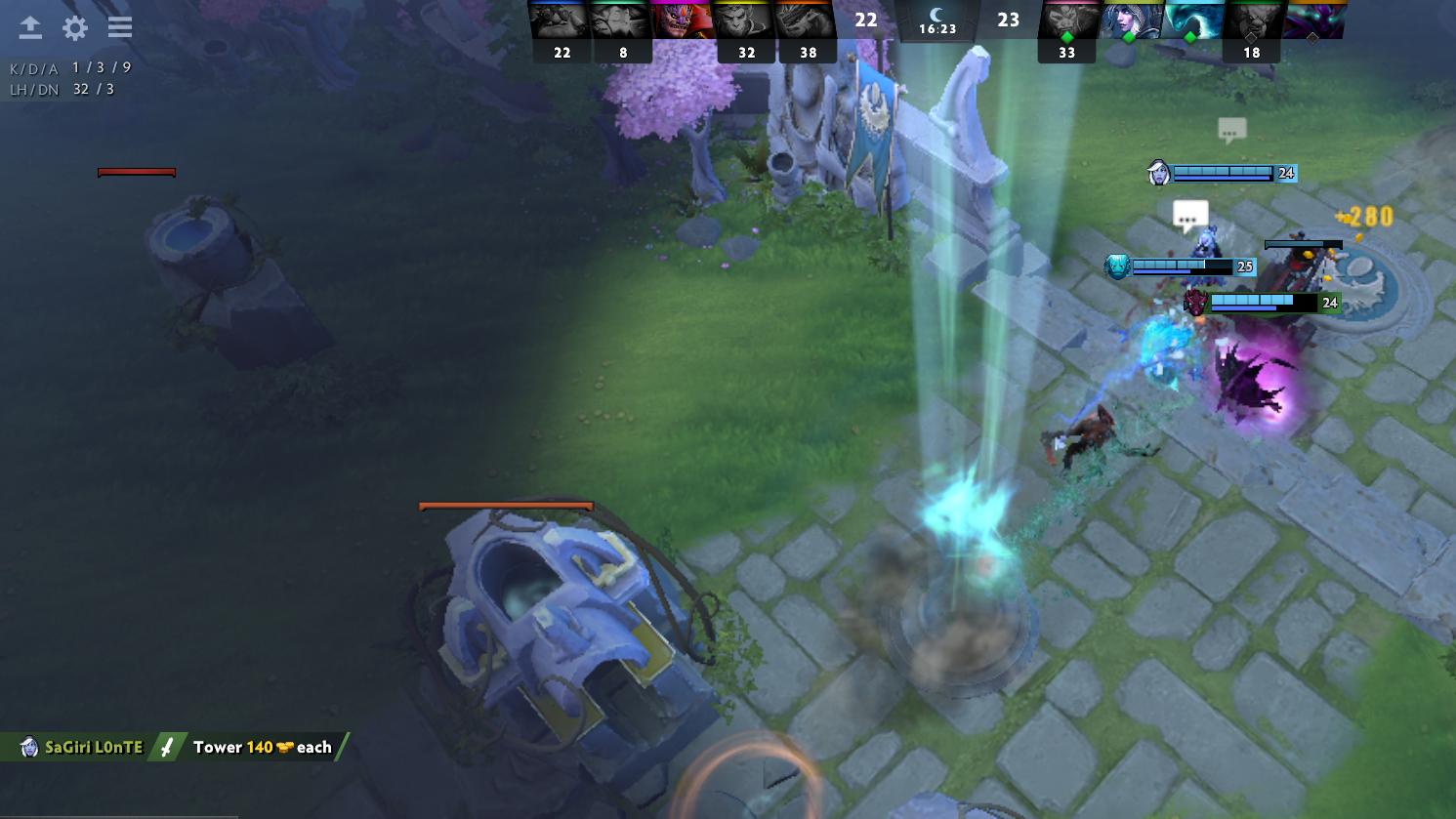Select the Drow Ranger hero portrait
Screen dimensions: 1456x819
coord(1131,20)
